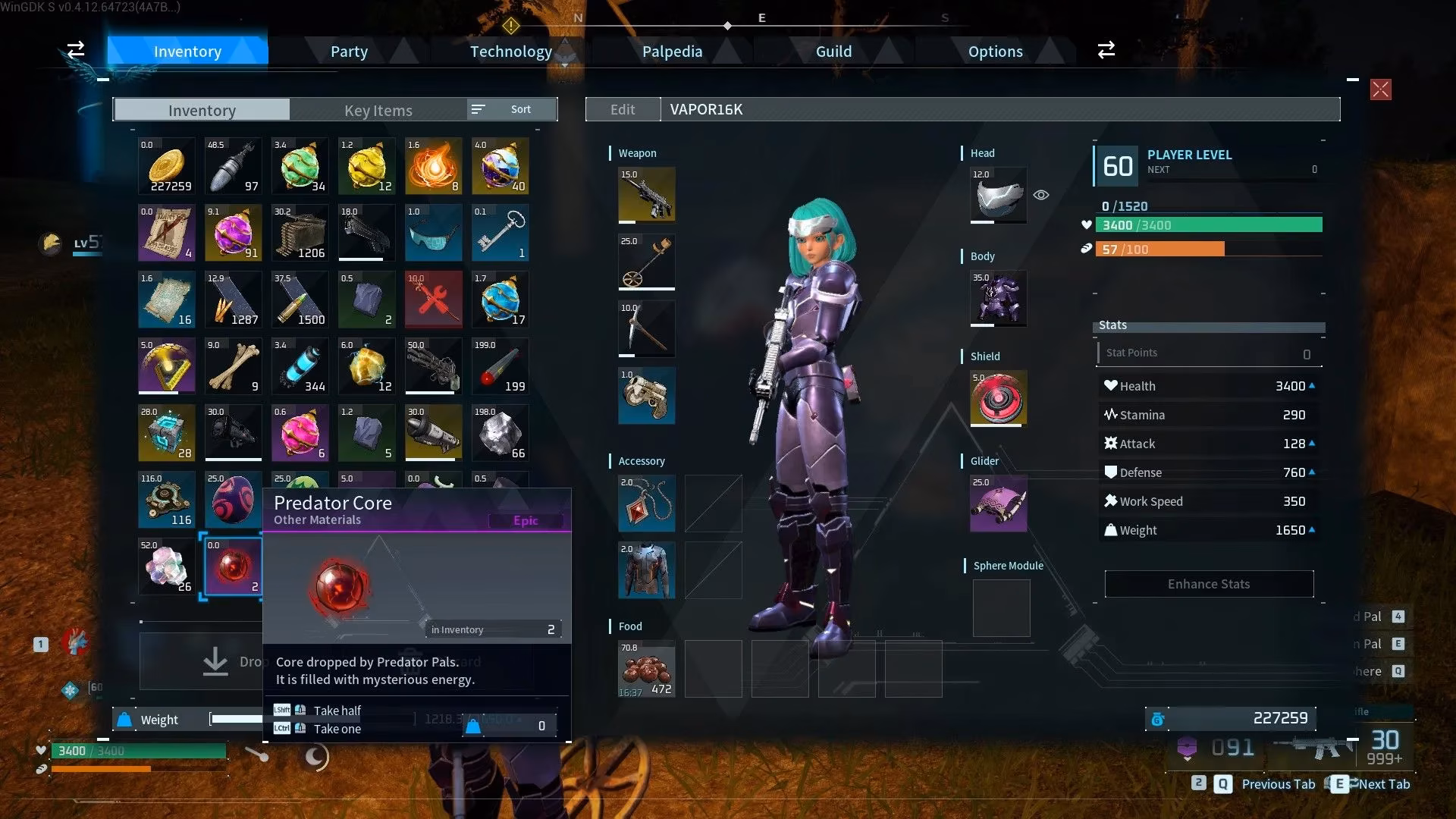
Task: Click the Stat Points field
Action: 1209,352
